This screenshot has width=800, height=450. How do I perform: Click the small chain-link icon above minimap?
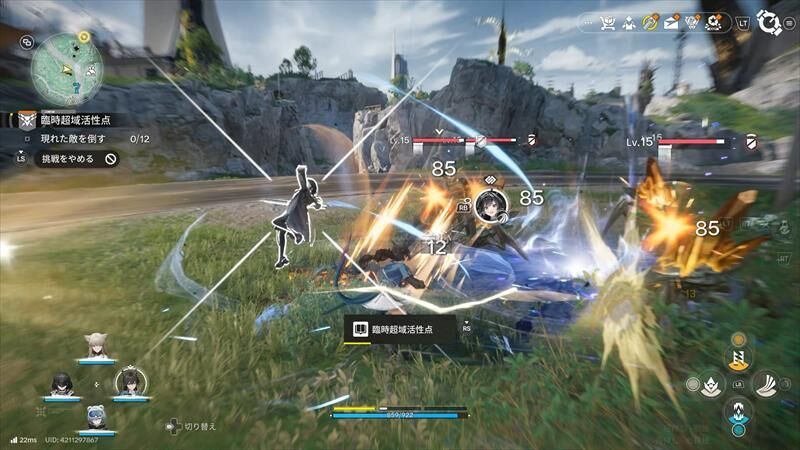tap(26, 42)
